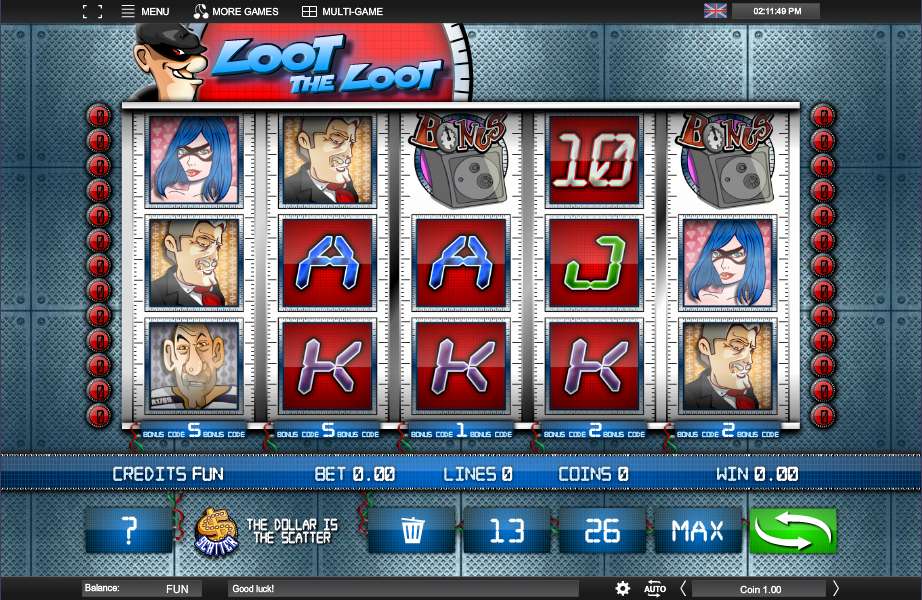922x600 pixels.
Task: Open settings gear icon
Action: [623, 589]
